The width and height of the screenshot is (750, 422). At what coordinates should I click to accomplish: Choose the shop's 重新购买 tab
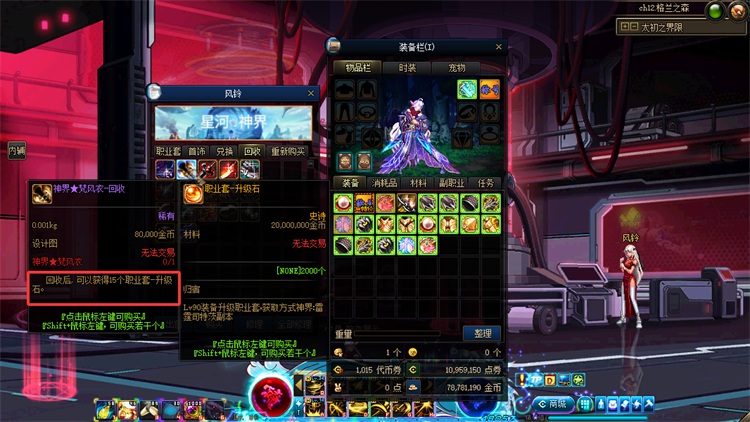click(x=288, y=151)
